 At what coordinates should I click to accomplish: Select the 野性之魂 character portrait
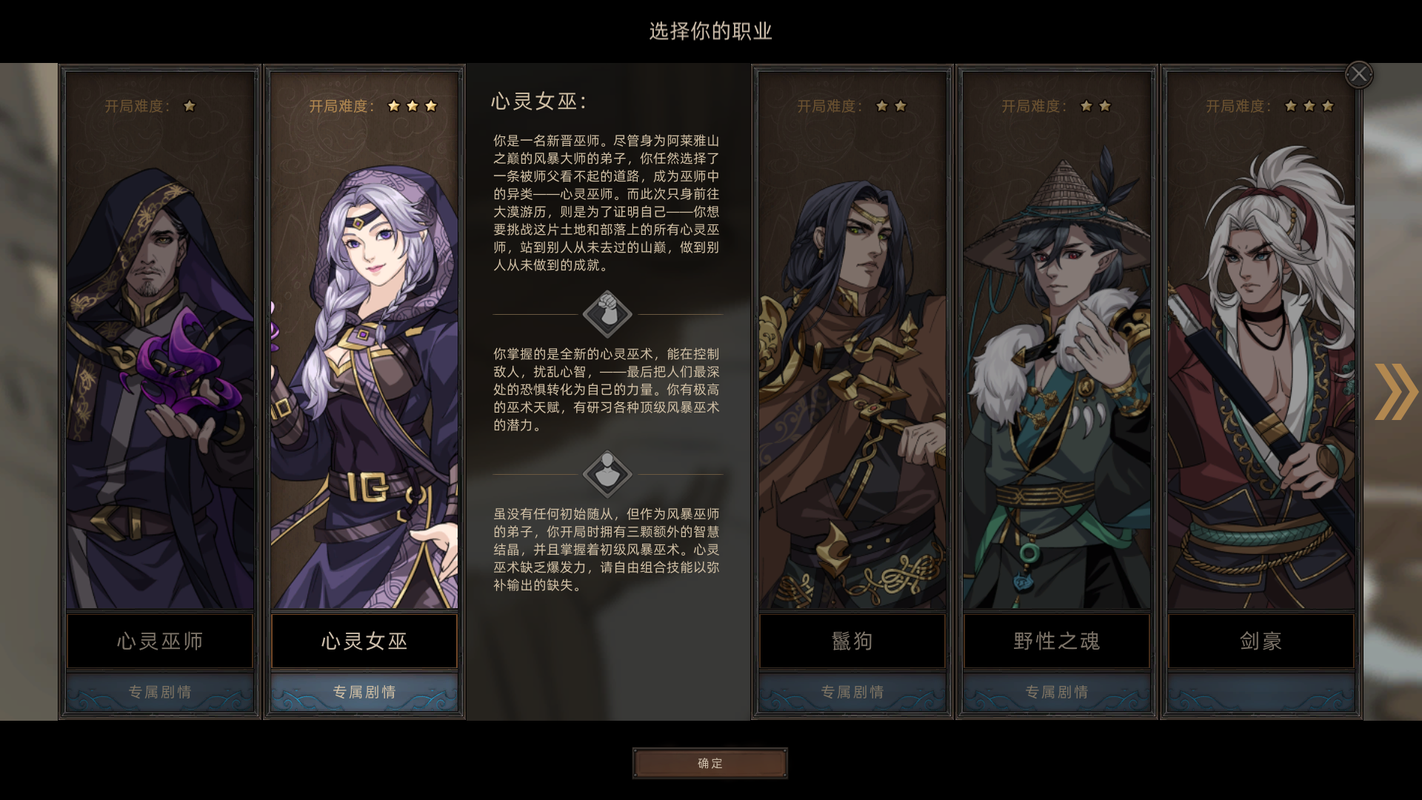[1056, 340]
